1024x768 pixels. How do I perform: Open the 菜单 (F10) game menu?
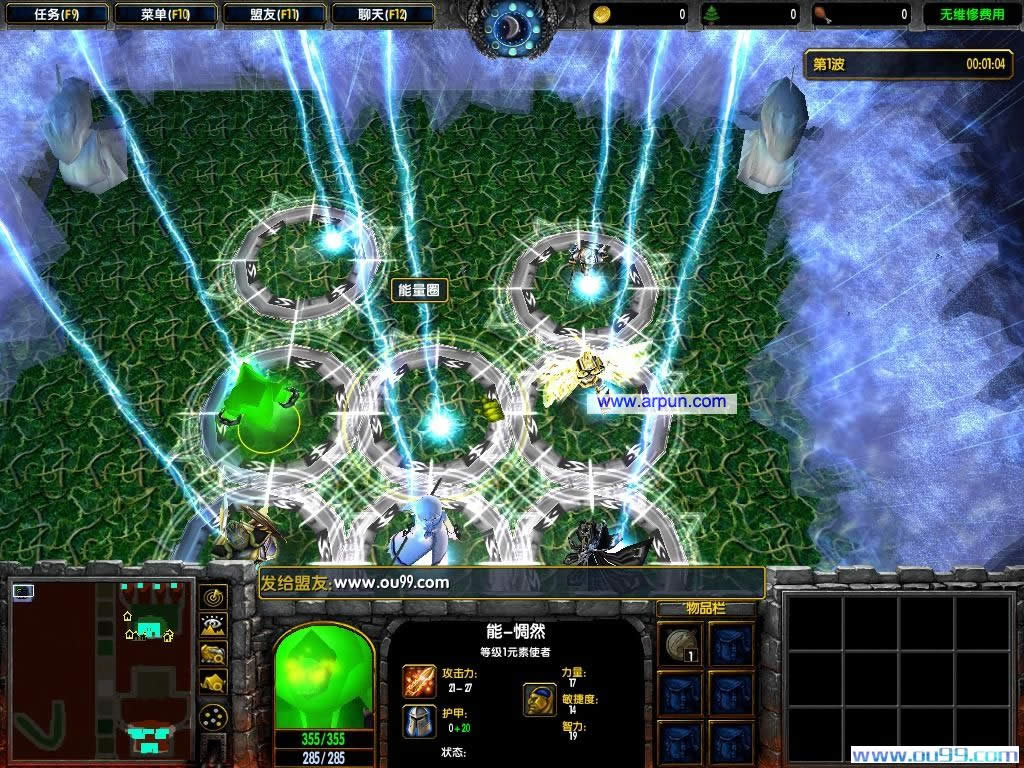165,14
